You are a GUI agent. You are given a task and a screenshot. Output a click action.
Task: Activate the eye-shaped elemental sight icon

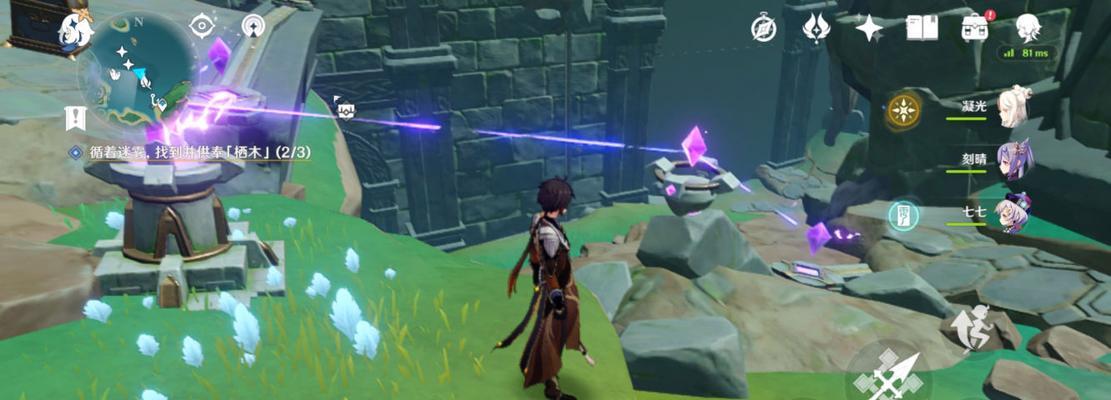[x=203, y=25]
